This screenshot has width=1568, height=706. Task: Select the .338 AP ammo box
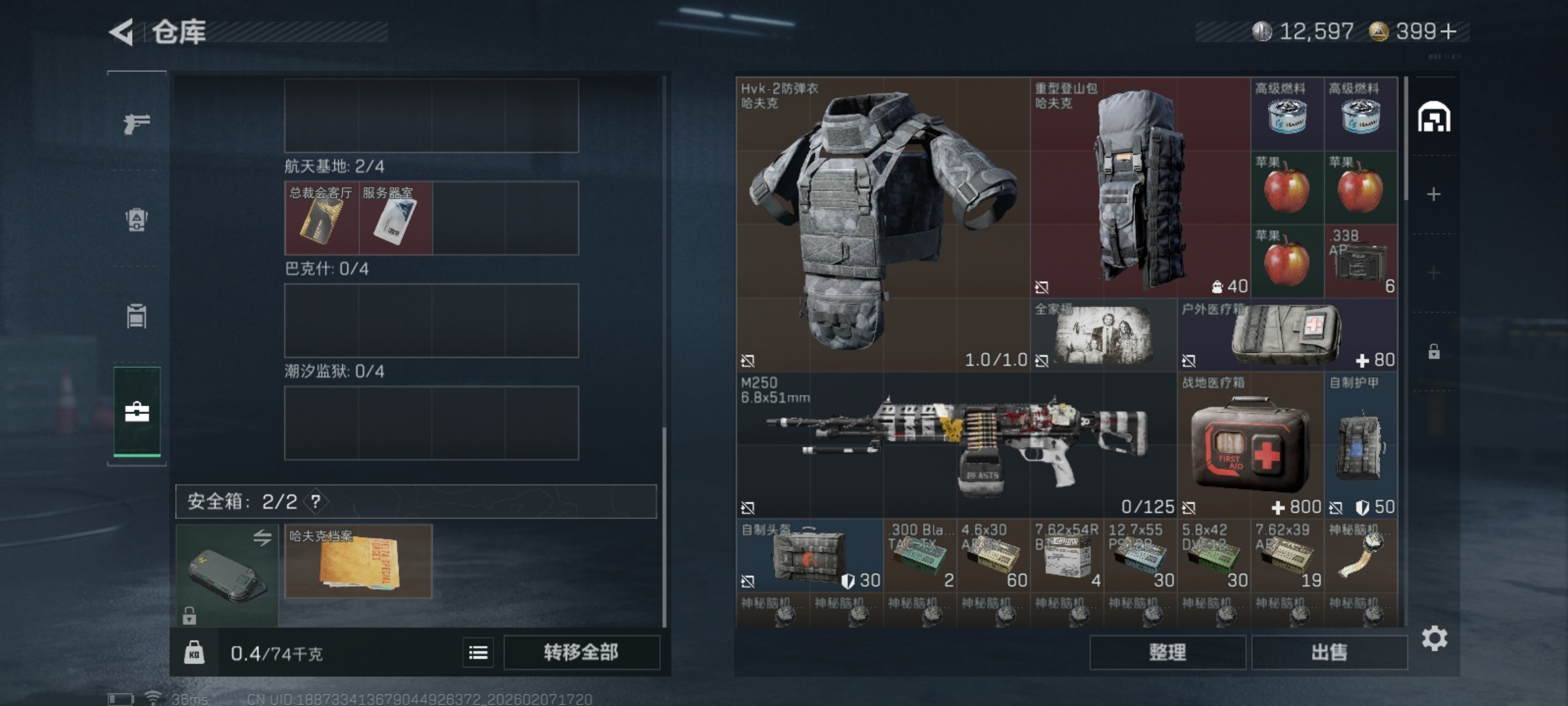click(1360, 261)
